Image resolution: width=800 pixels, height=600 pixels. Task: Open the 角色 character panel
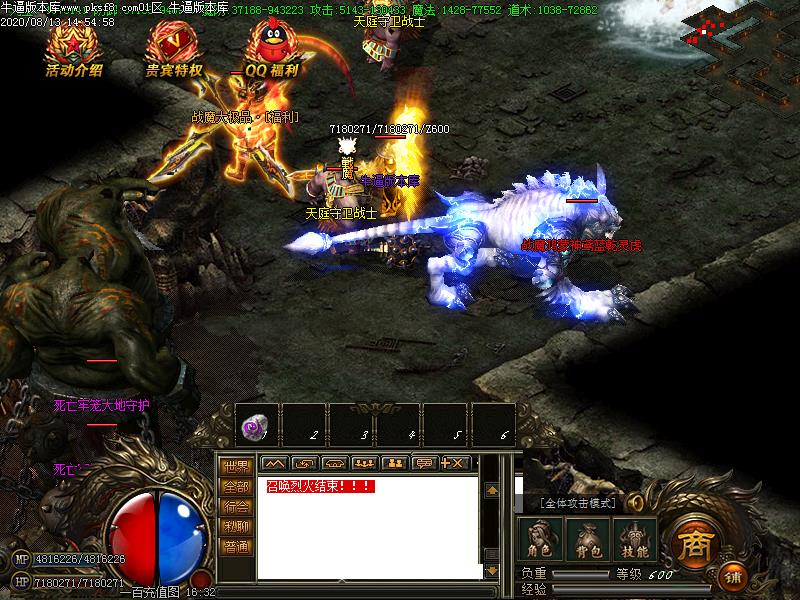[x=540, y=538]
